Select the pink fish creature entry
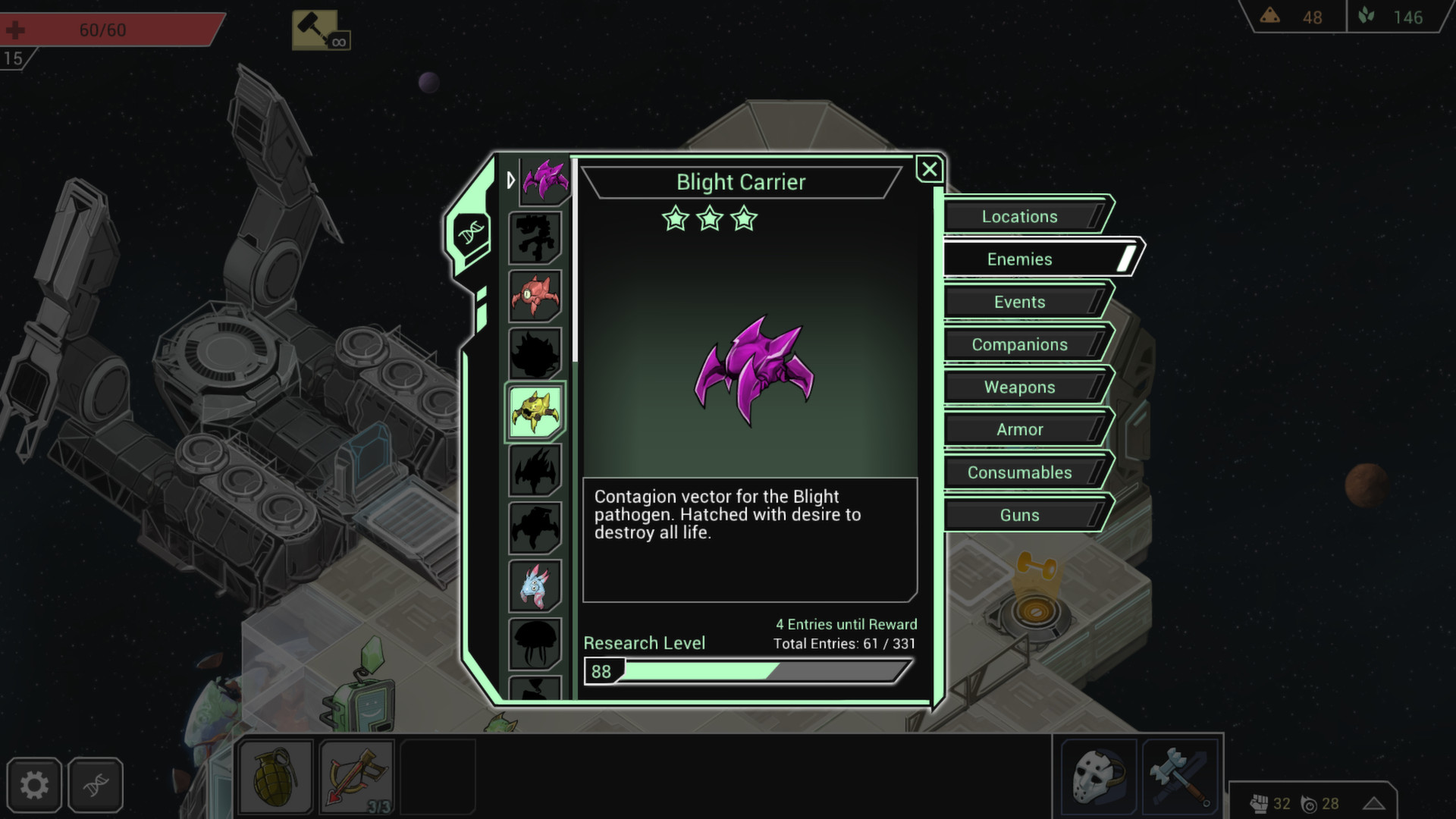Image resolution: width=1456 pixels, height=819 pixels. pos(535,586)
